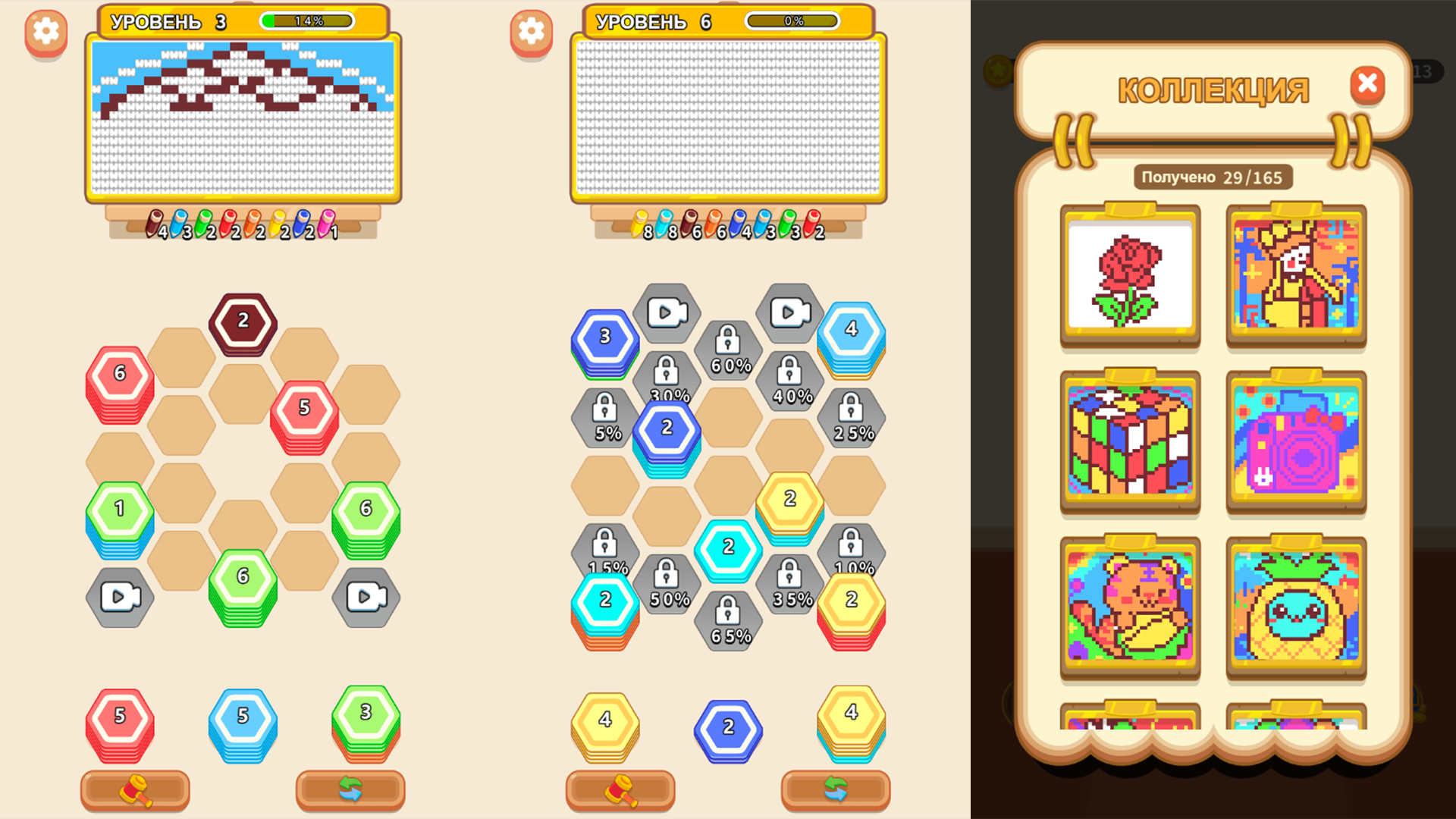The width and height of the screenshot is (1456, 819).
Task: Tap the undo arrow button under Level 3
Action: (349, 790)
